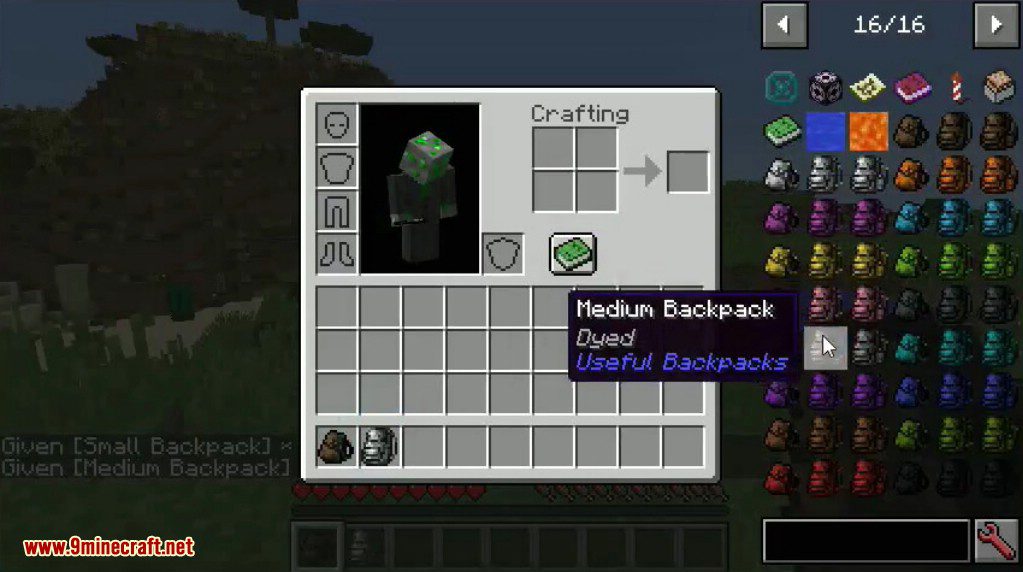Open settings with the red wrench button
This screenshot has width=1023, height=572.
[x=995, y=541]
